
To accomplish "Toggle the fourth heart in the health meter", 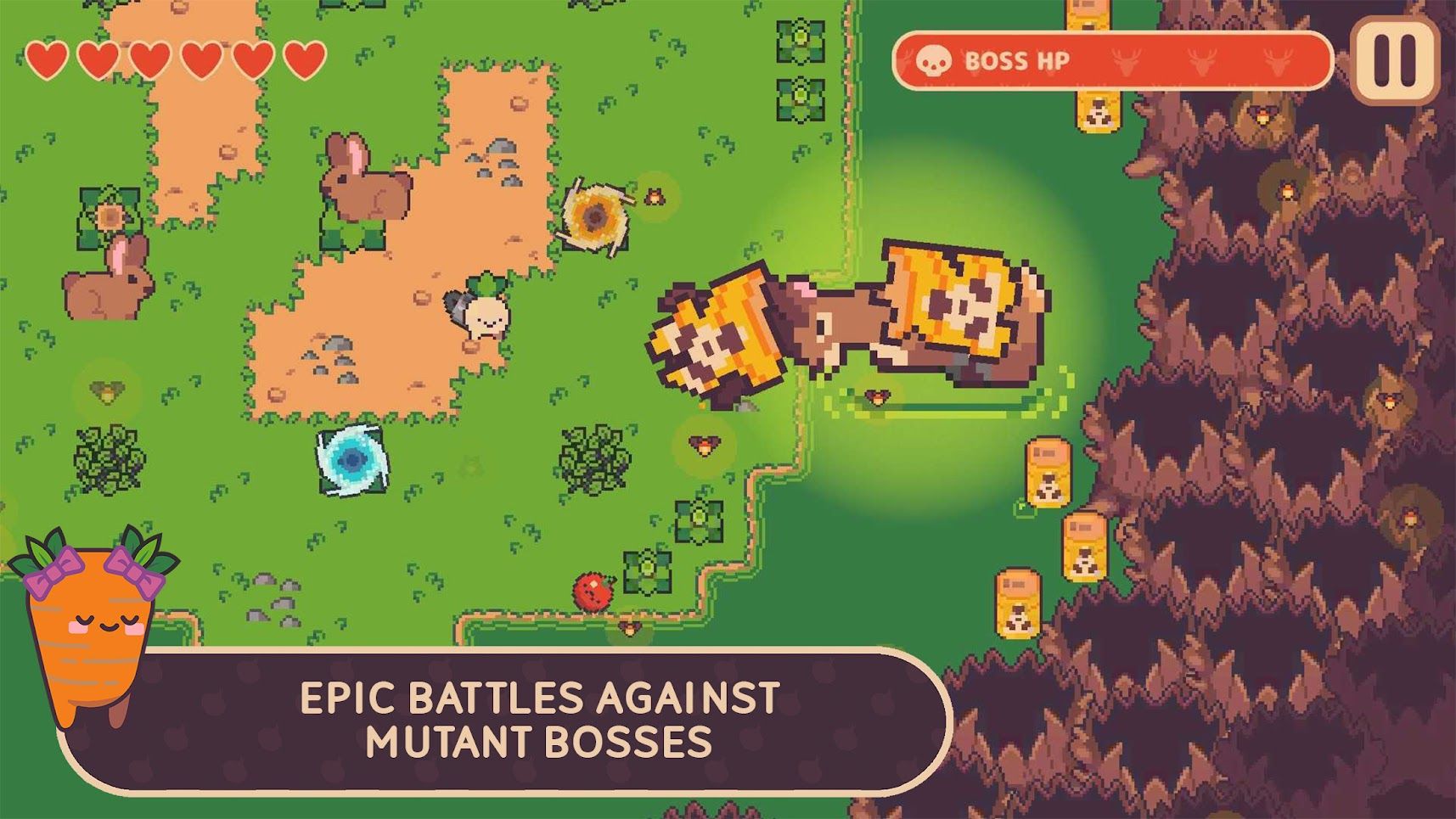I will [x=200, y=59].
